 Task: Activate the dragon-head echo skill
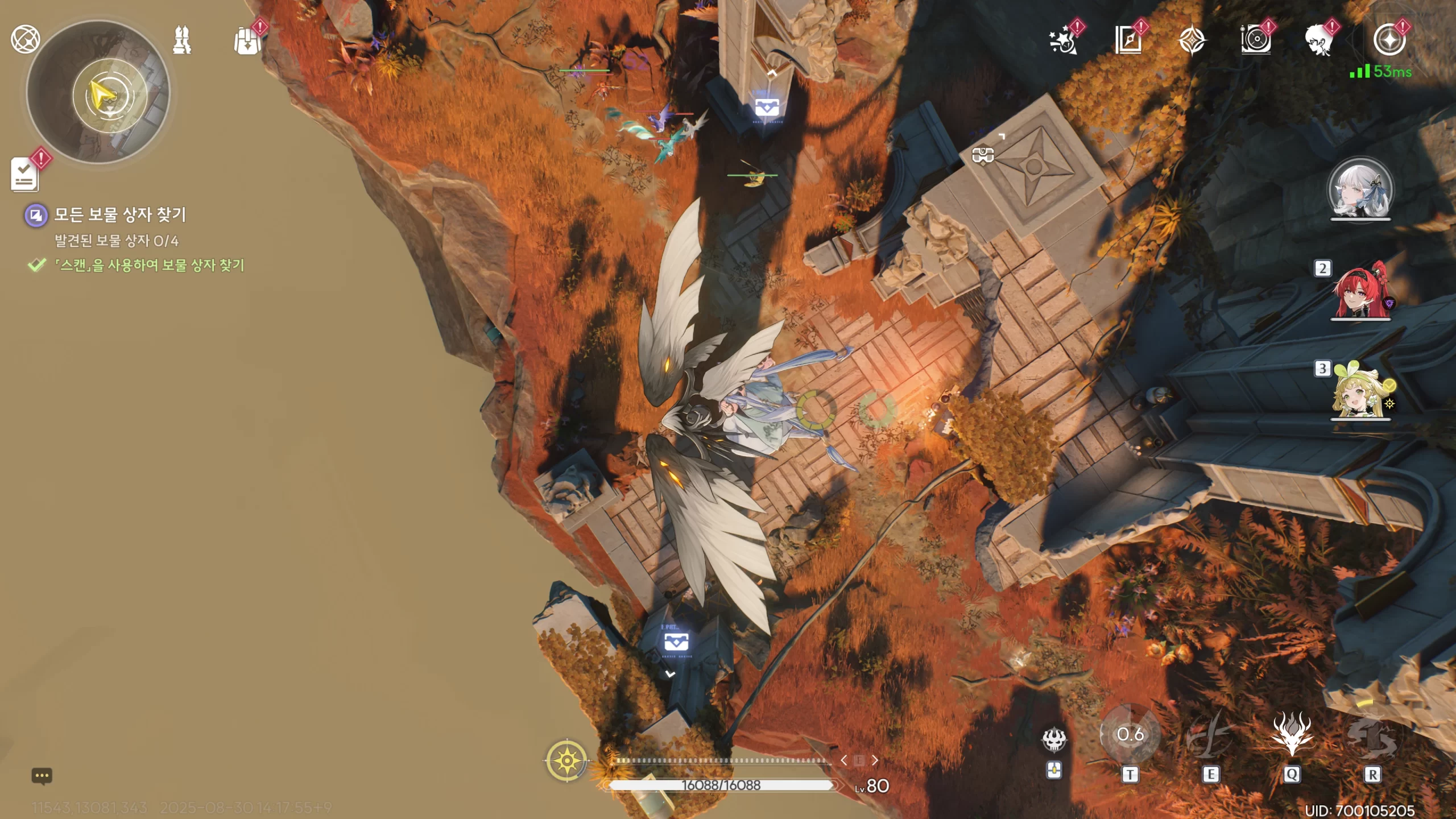tap(1292, 735)
